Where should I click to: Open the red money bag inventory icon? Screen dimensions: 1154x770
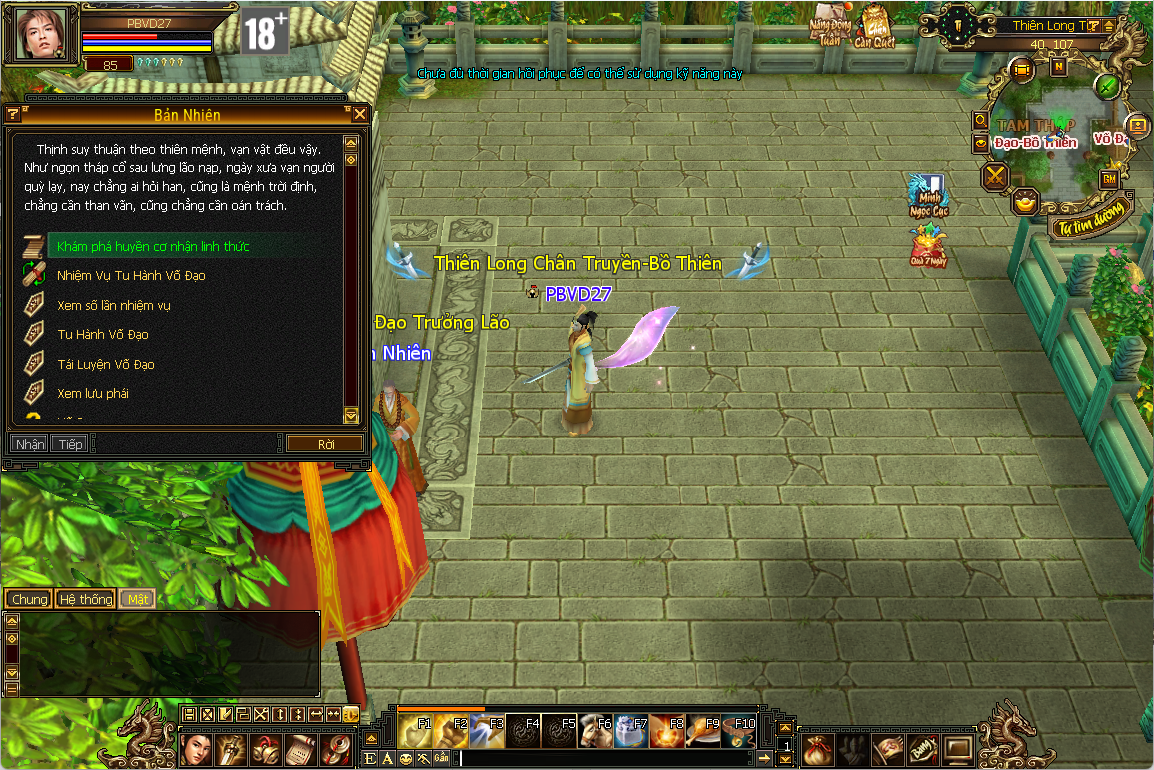coord(817,747)
